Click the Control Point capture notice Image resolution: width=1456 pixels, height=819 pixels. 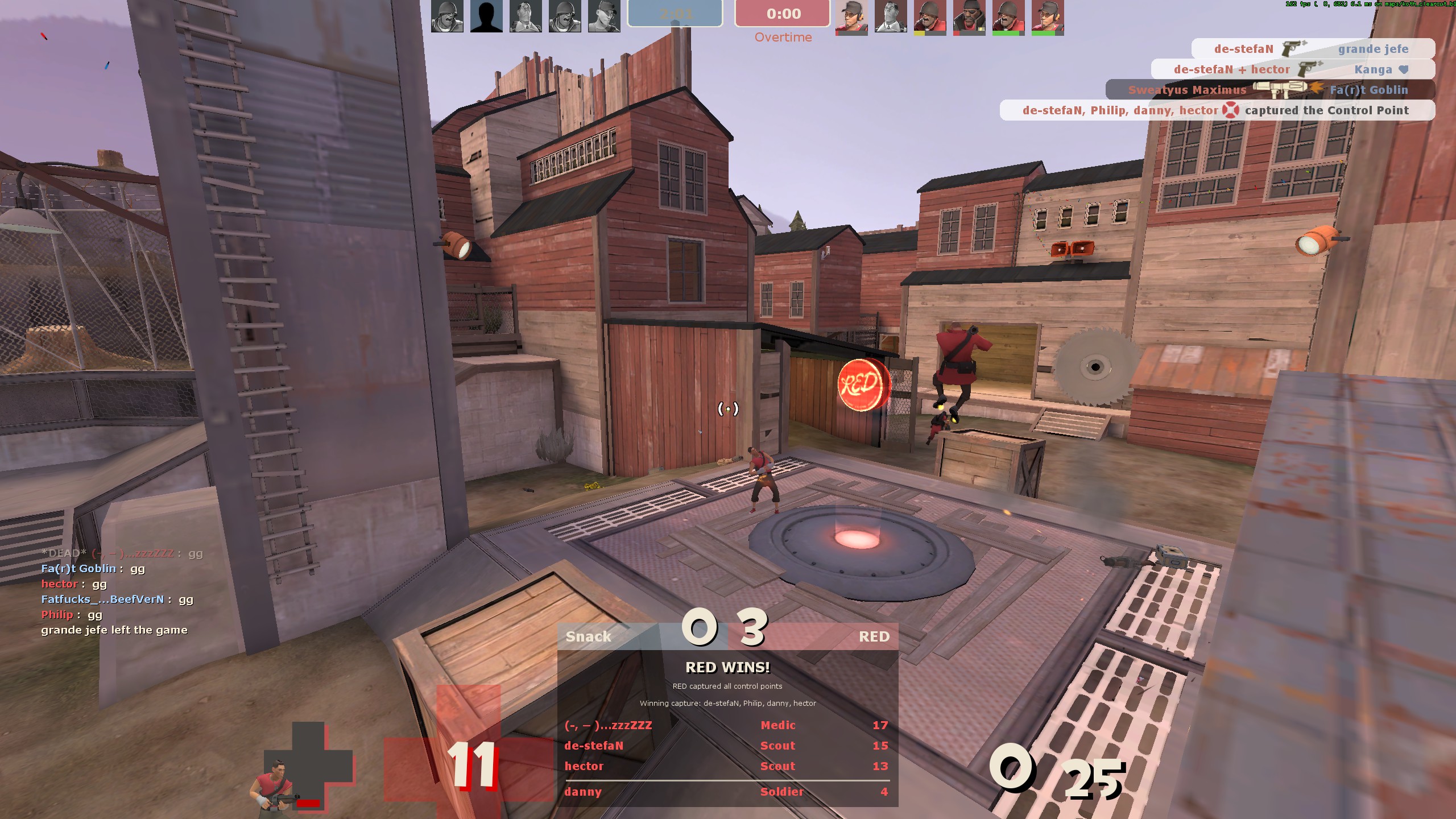(x=1217, y=110)
